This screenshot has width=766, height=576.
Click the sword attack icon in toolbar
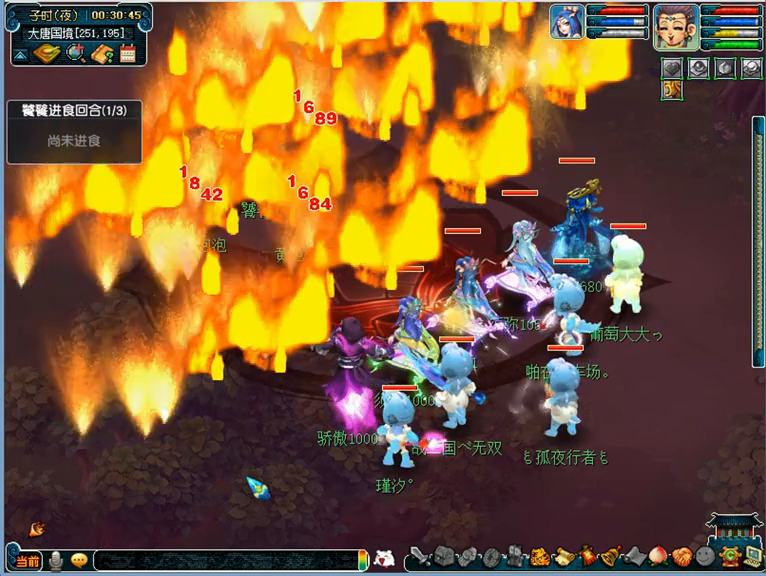(421, 557)
